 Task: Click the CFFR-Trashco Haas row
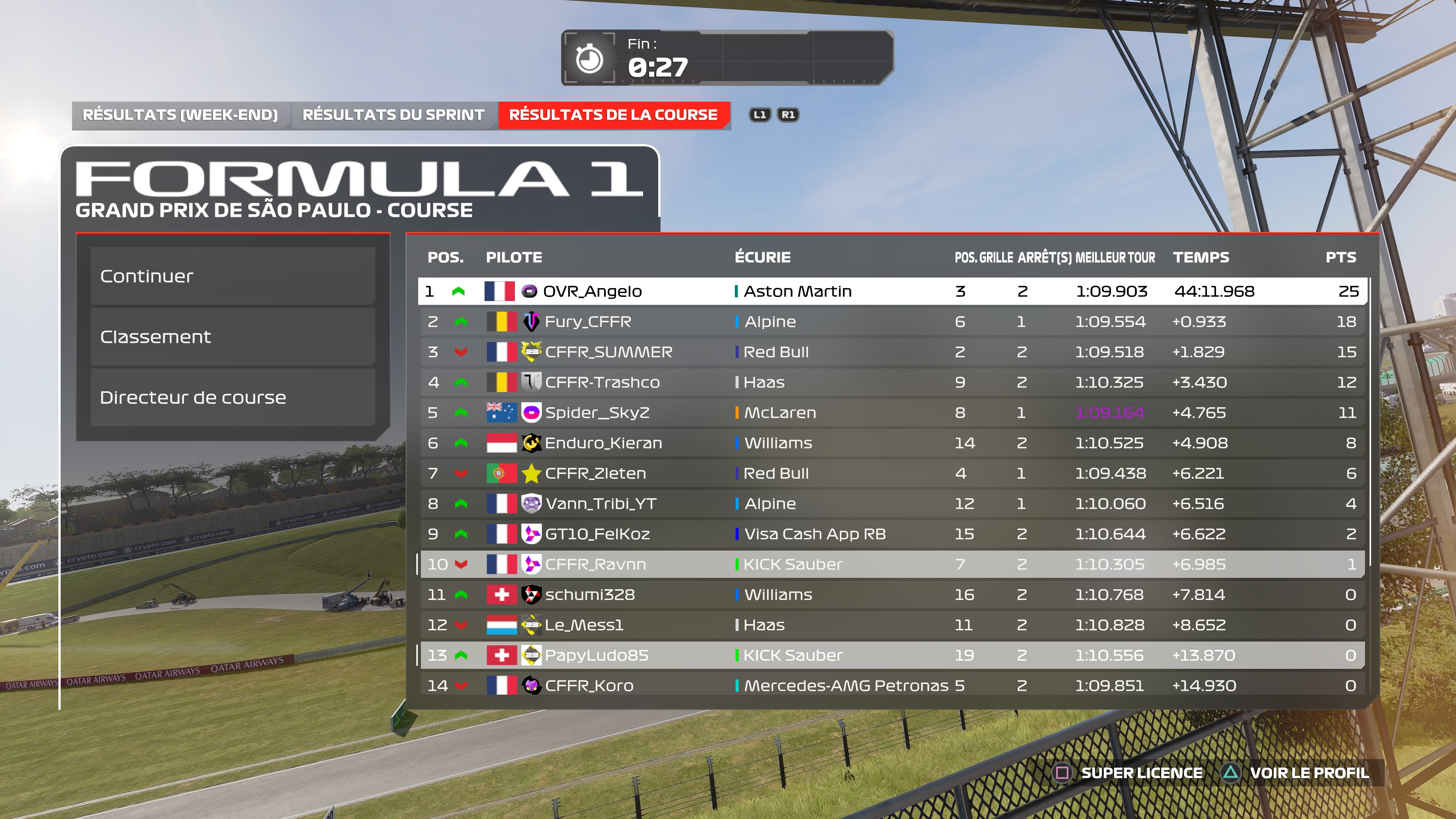tap(891, 383)
